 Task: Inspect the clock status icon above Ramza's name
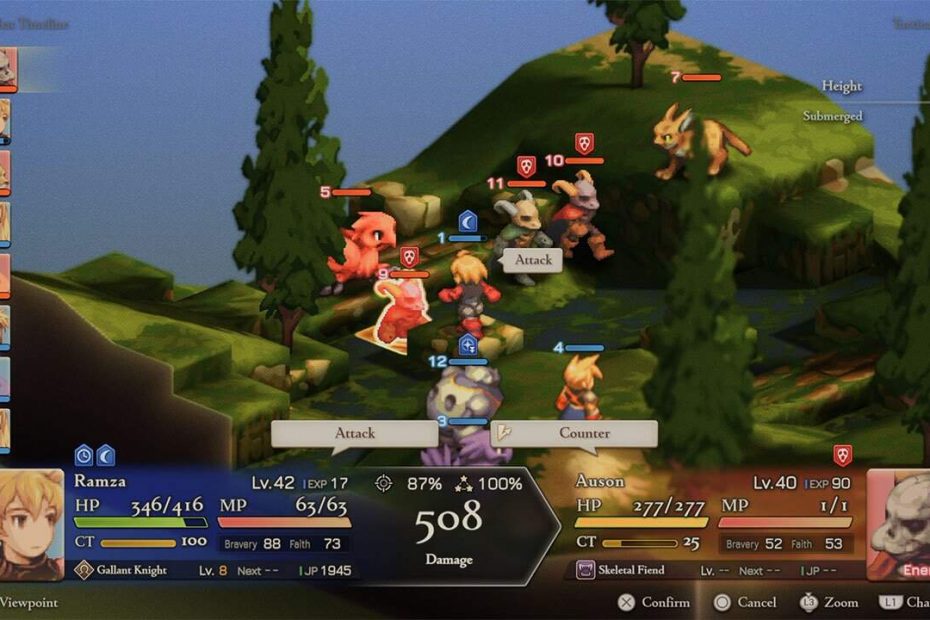coord(84,455)
